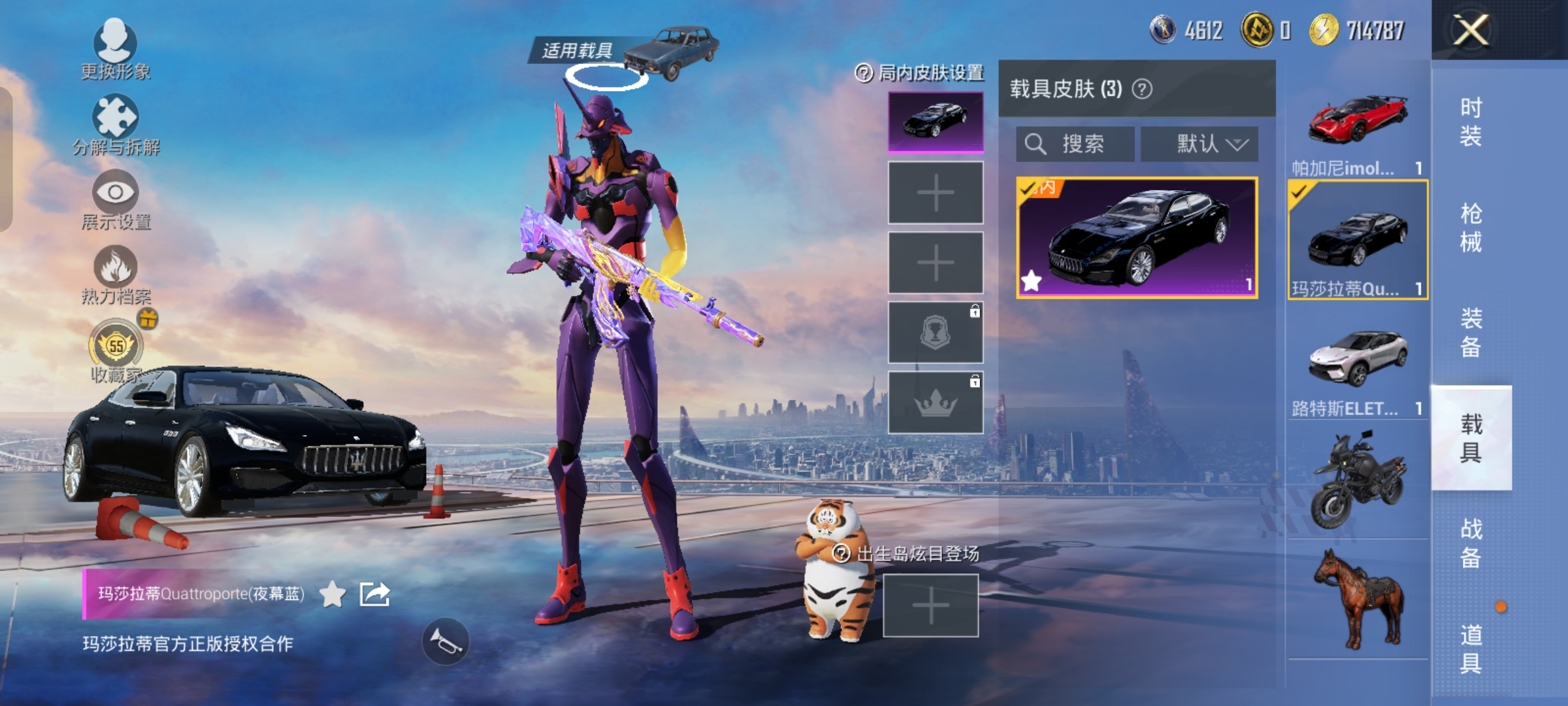Select the motorcycle vehicle entry

[x=1358, y=480]
